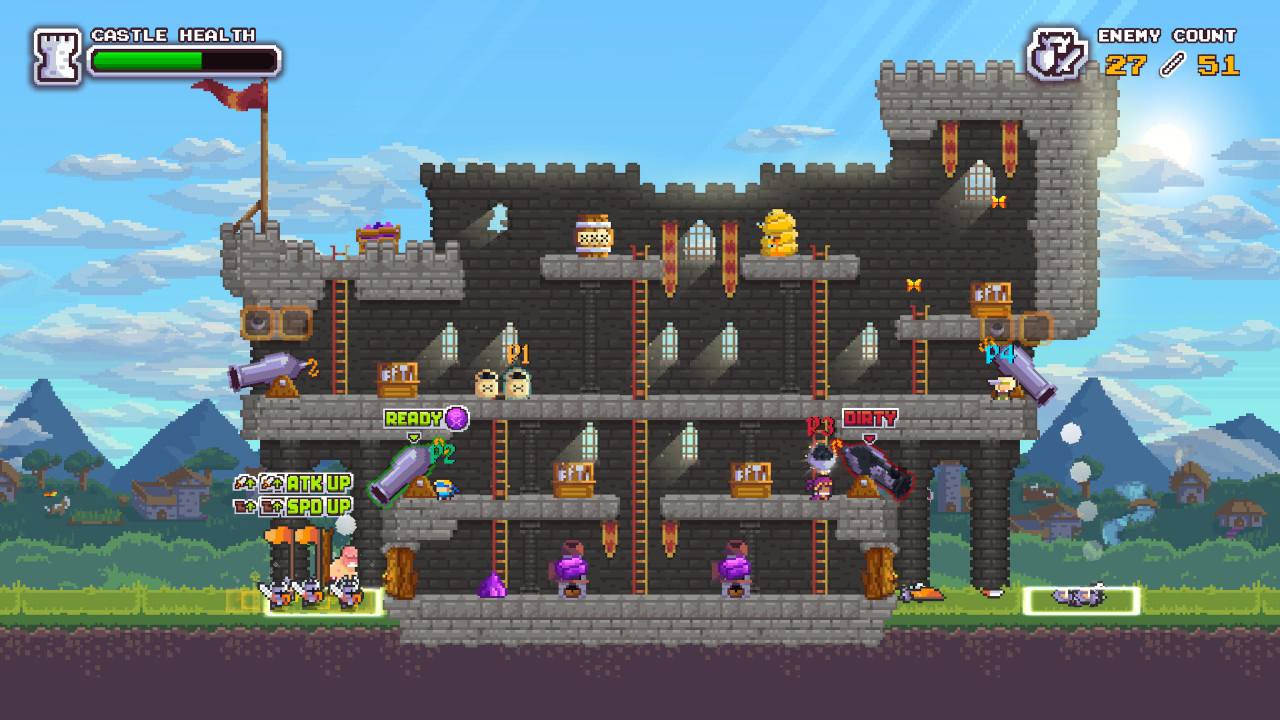
Task: Toggle the DIRTY status above player P3
Action: point(870,419)
